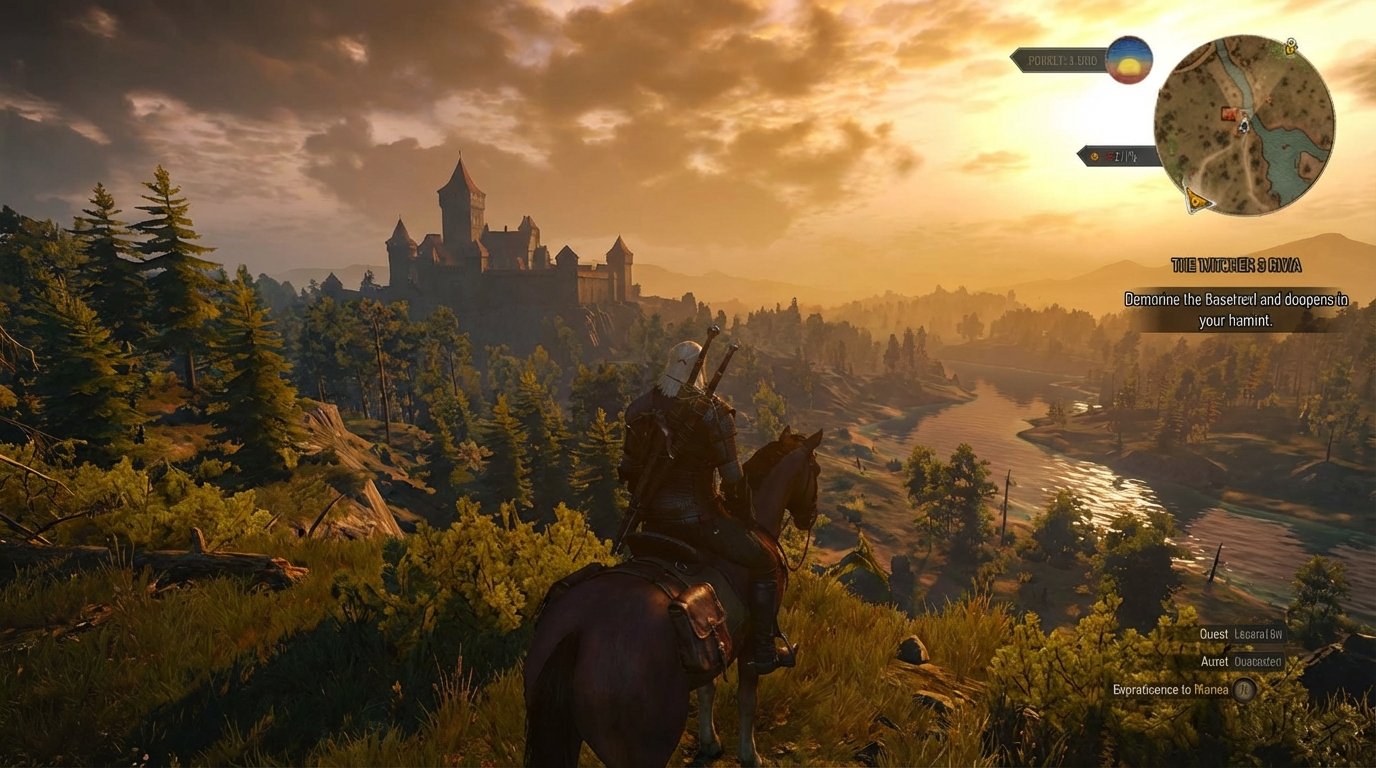Click the red quest area marker on the minimap
The width and height of the screenshot is (1376, 768).
pos(1230,112)
